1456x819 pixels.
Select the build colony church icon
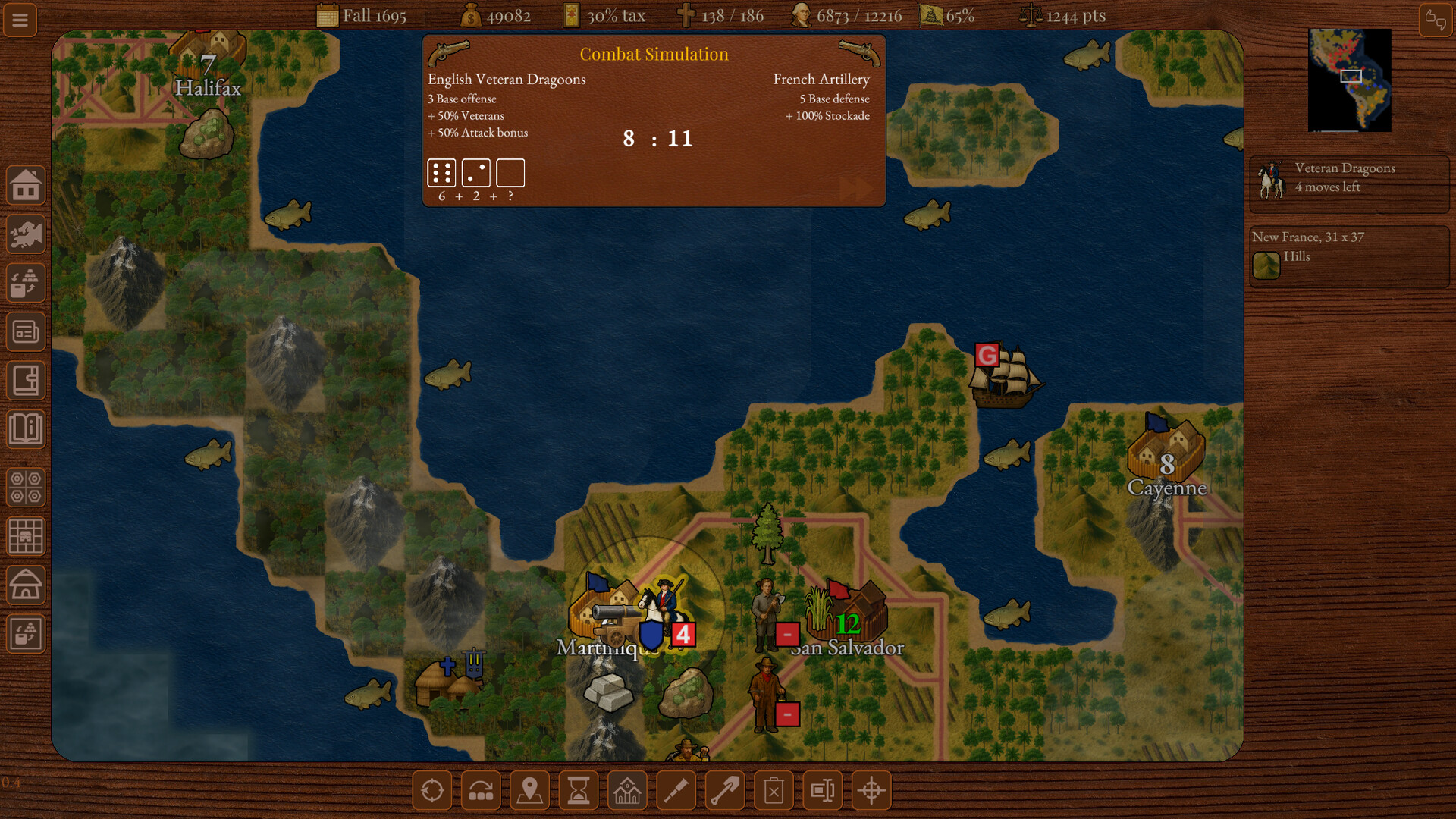[x=627, y=789]
